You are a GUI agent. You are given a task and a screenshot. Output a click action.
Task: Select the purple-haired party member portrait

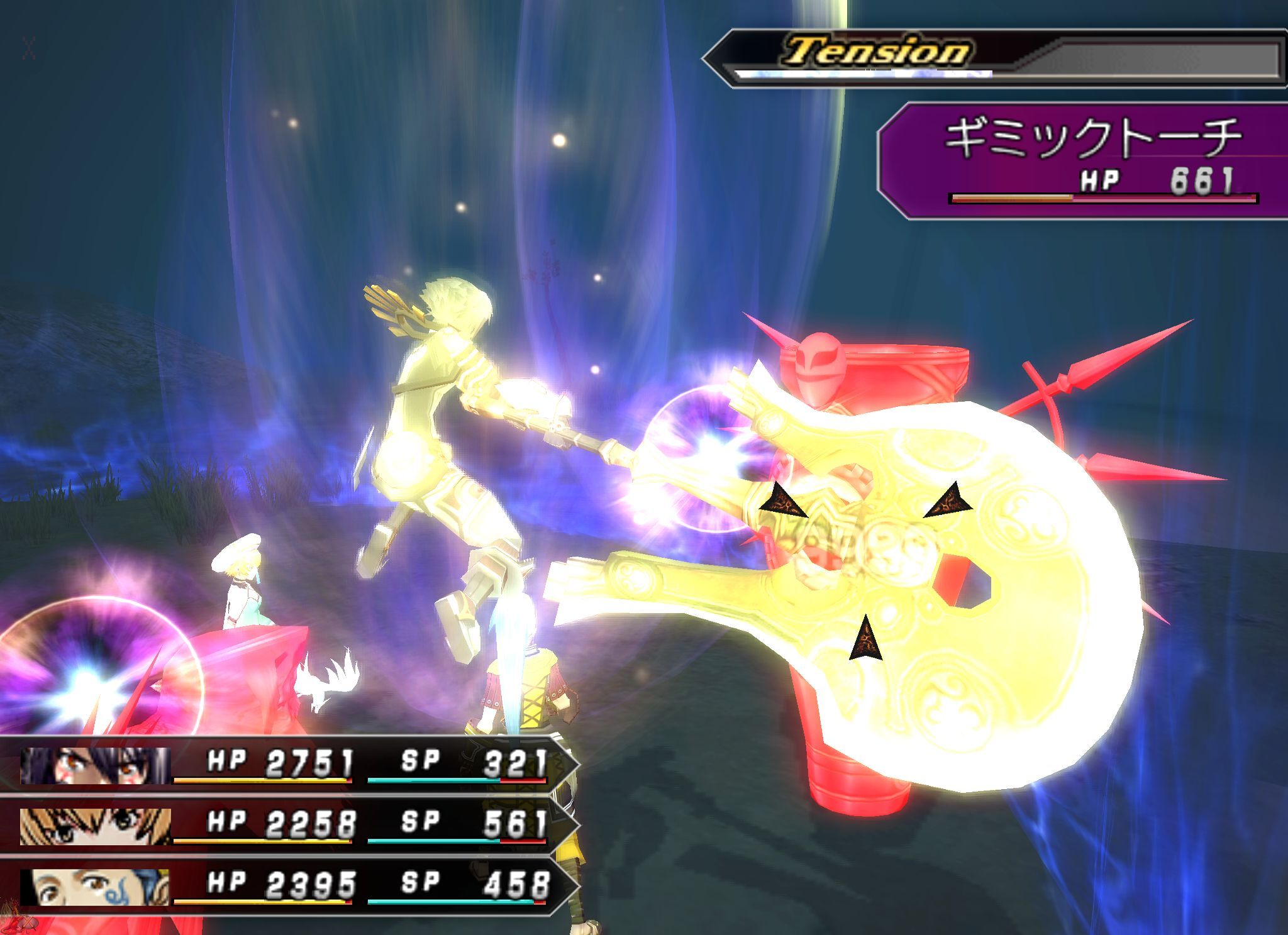point(95,766)
